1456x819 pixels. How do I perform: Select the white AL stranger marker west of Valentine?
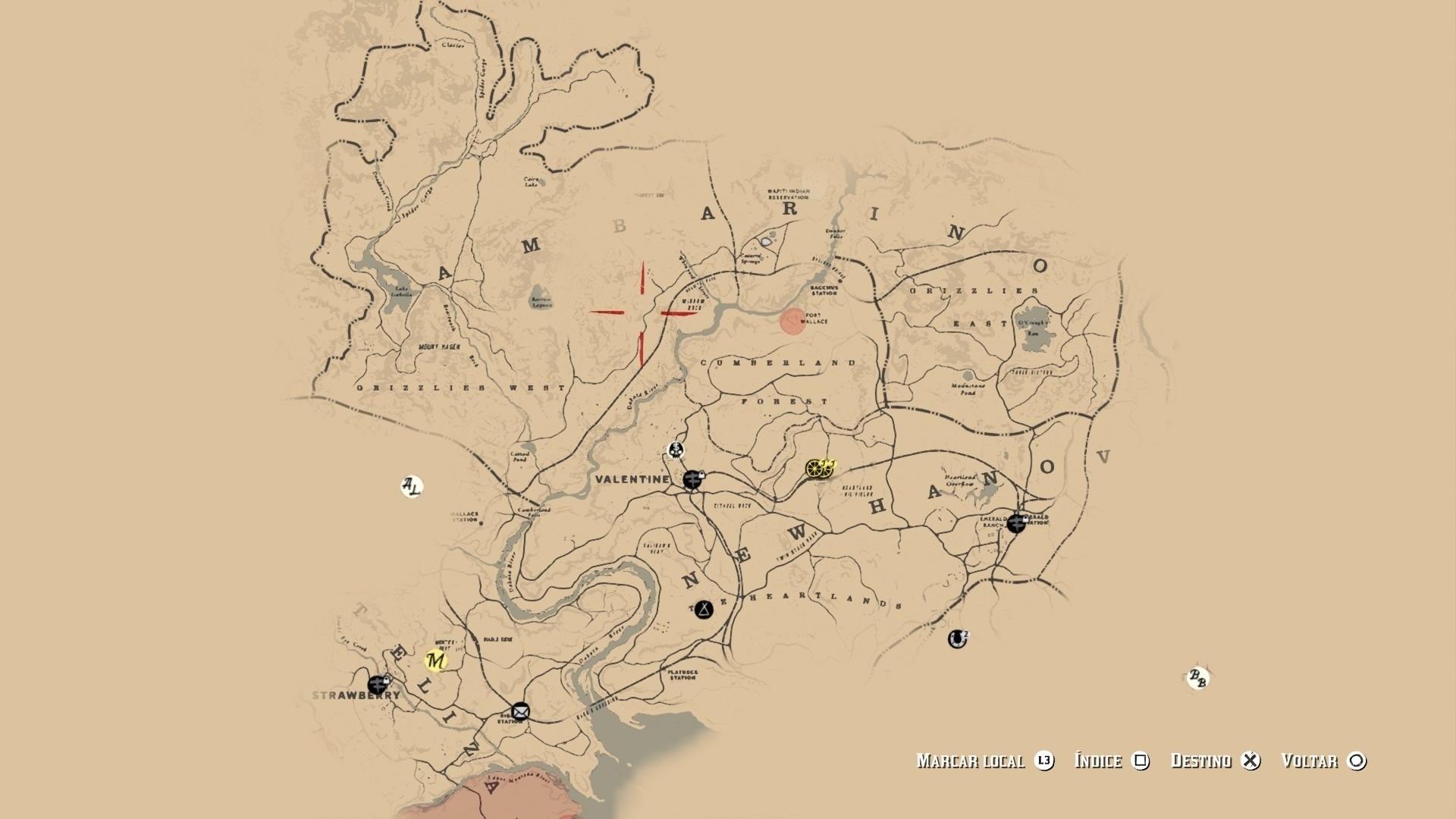[x=410, y=485]
